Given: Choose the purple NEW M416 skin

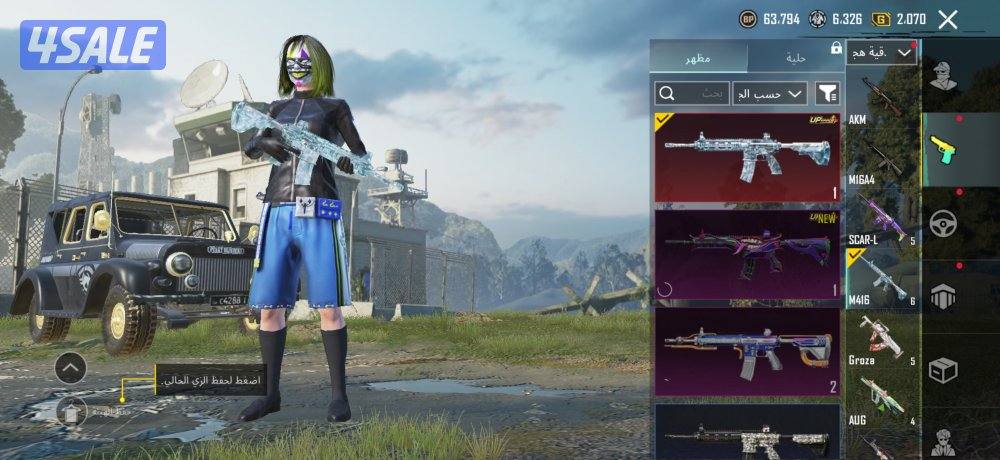Looking at the screenshot, I should (x=746, y=255).
